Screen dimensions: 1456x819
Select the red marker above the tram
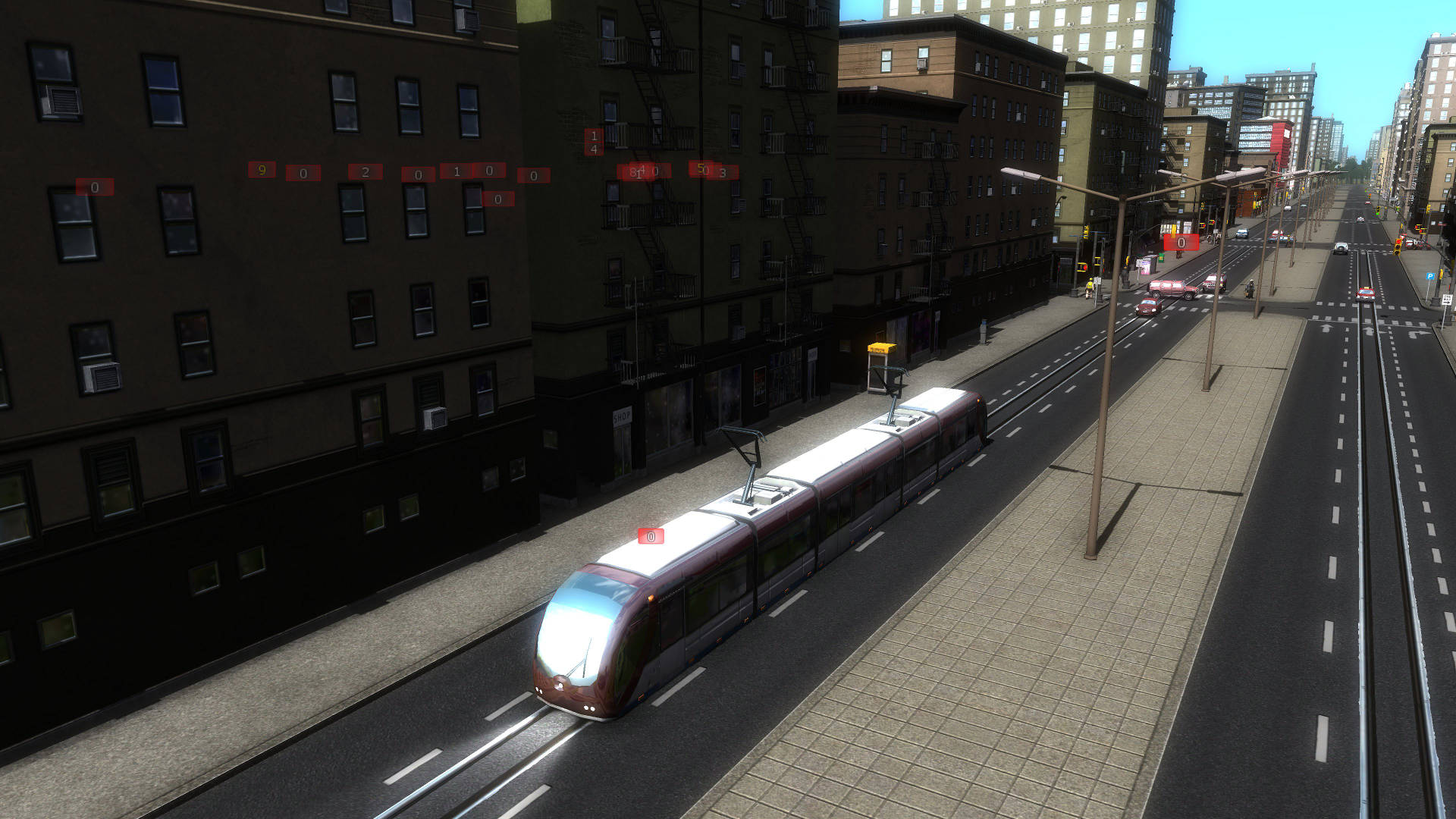coord(651,537)
